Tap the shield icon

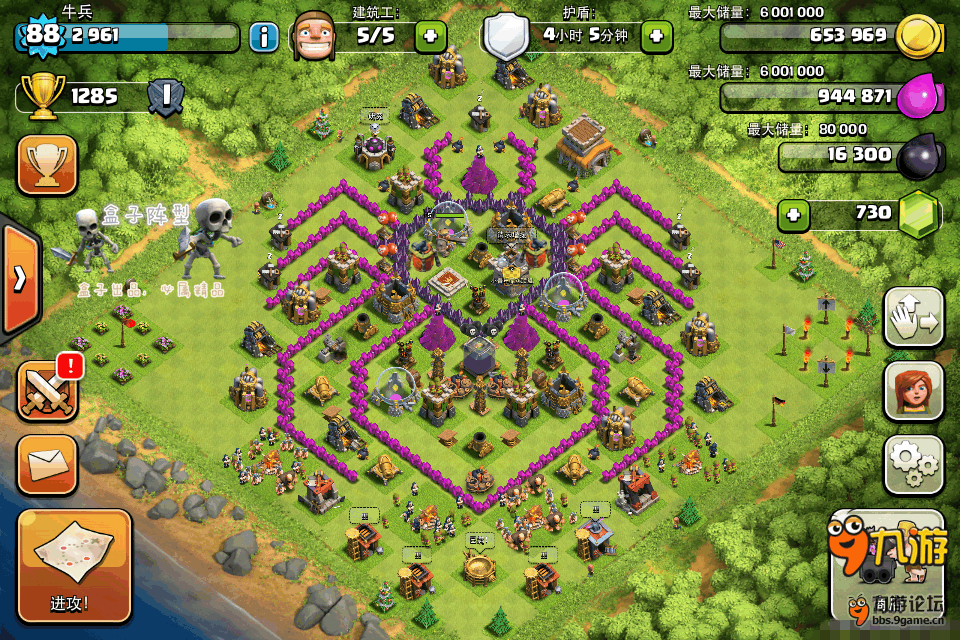tap(504, 38)
